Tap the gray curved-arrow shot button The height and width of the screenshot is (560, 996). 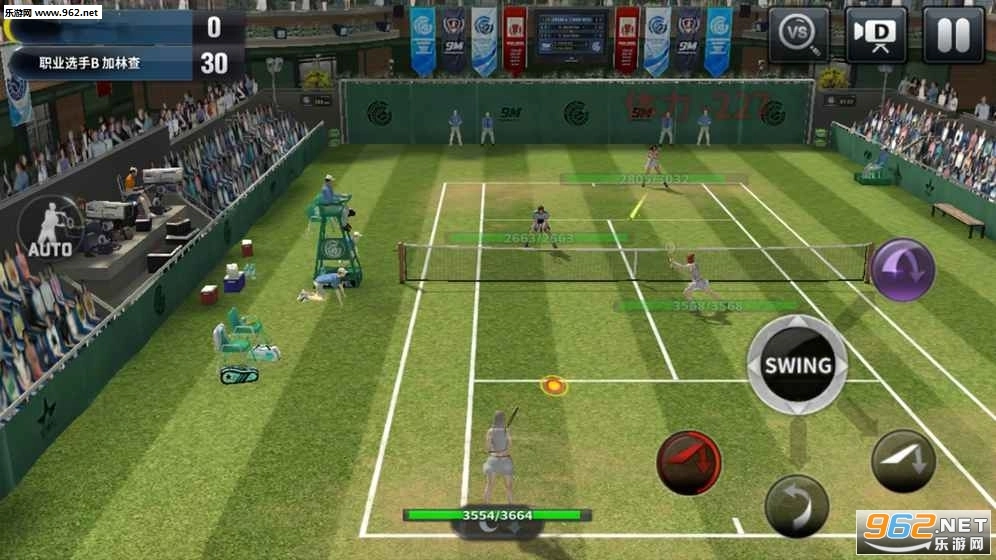tap(797, 505)
